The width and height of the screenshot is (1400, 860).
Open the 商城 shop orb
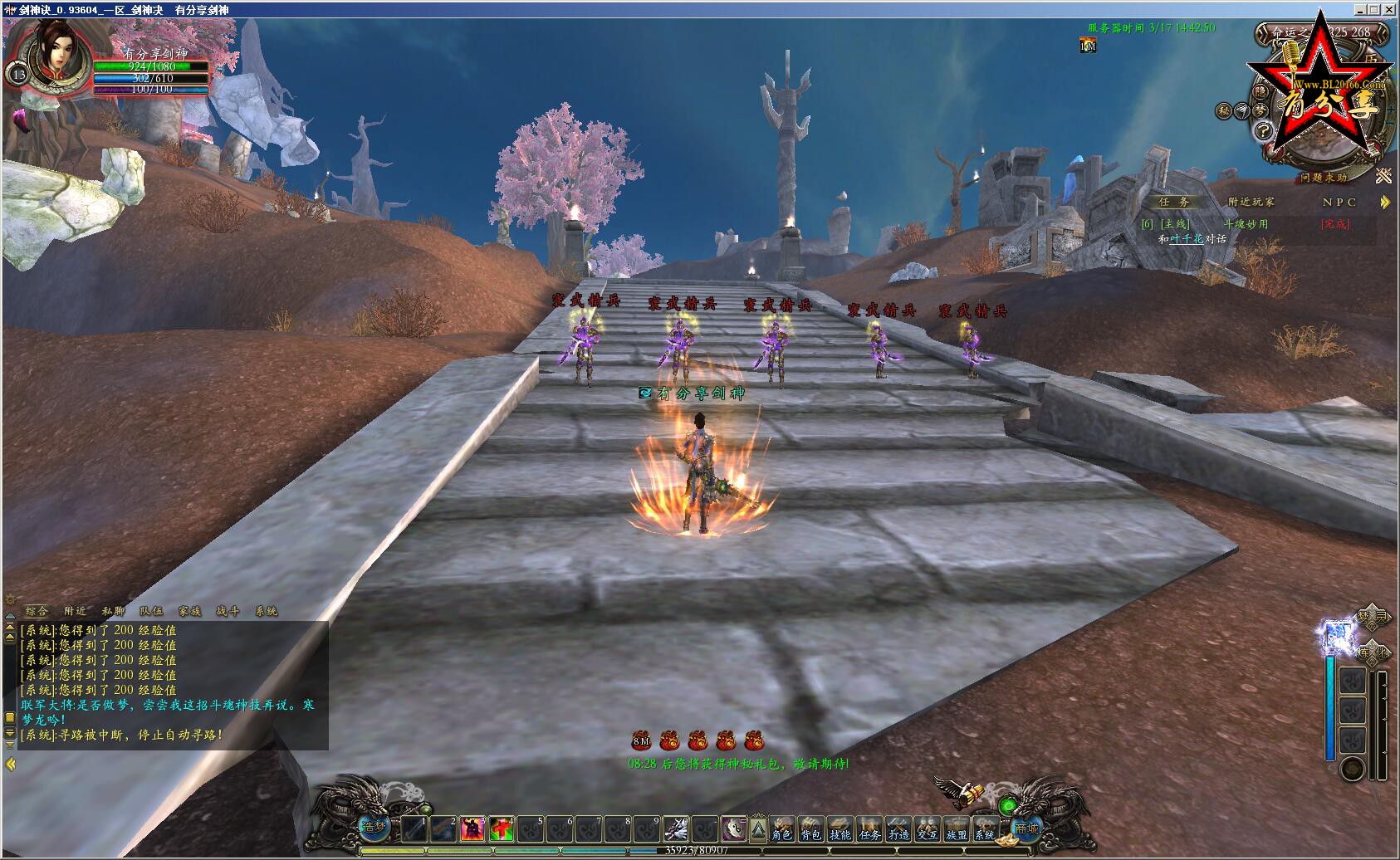tap(1026, 828)
